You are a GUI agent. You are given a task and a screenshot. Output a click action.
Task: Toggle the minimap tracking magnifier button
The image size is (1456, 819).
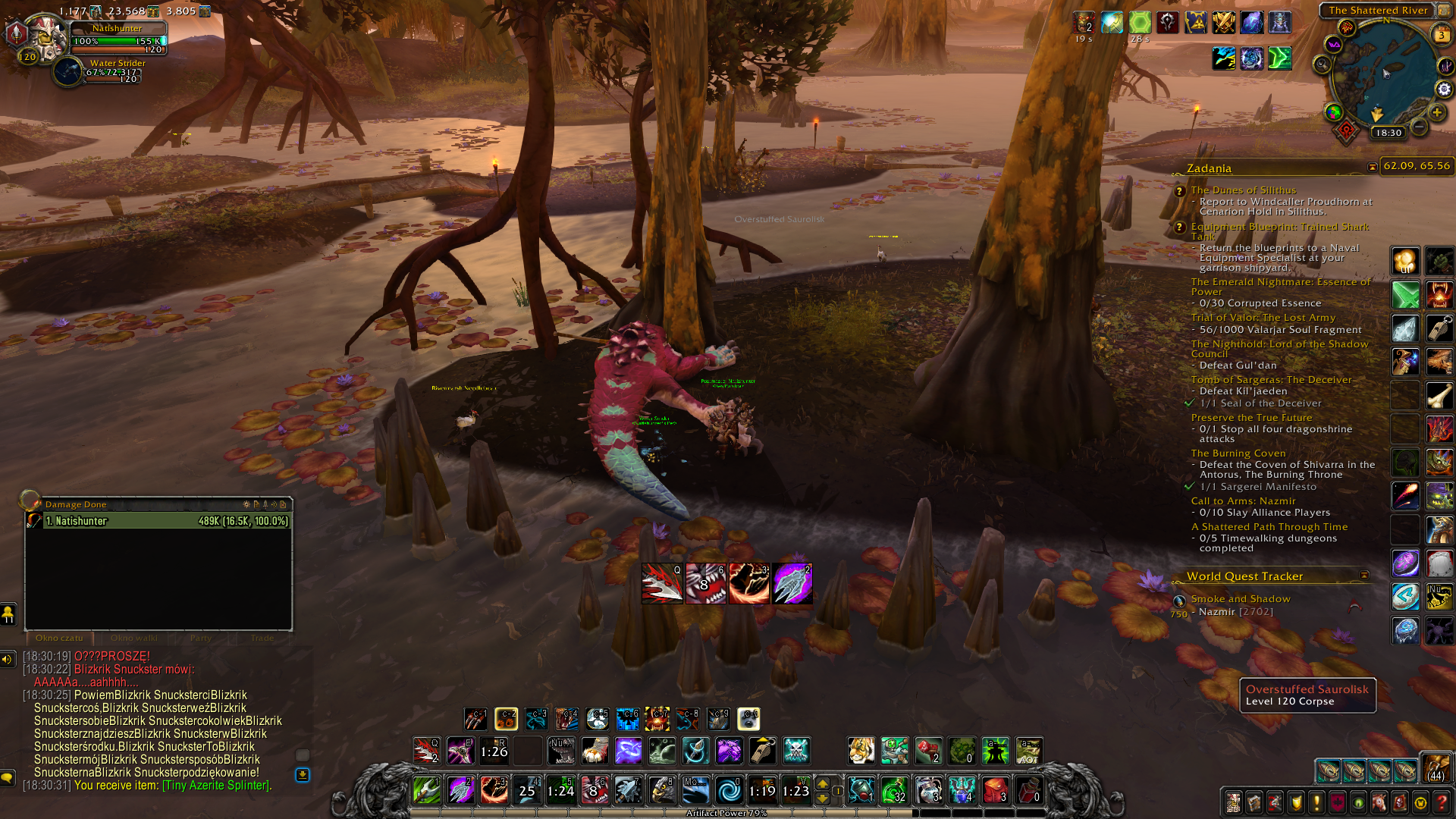tap(1323, 64)
